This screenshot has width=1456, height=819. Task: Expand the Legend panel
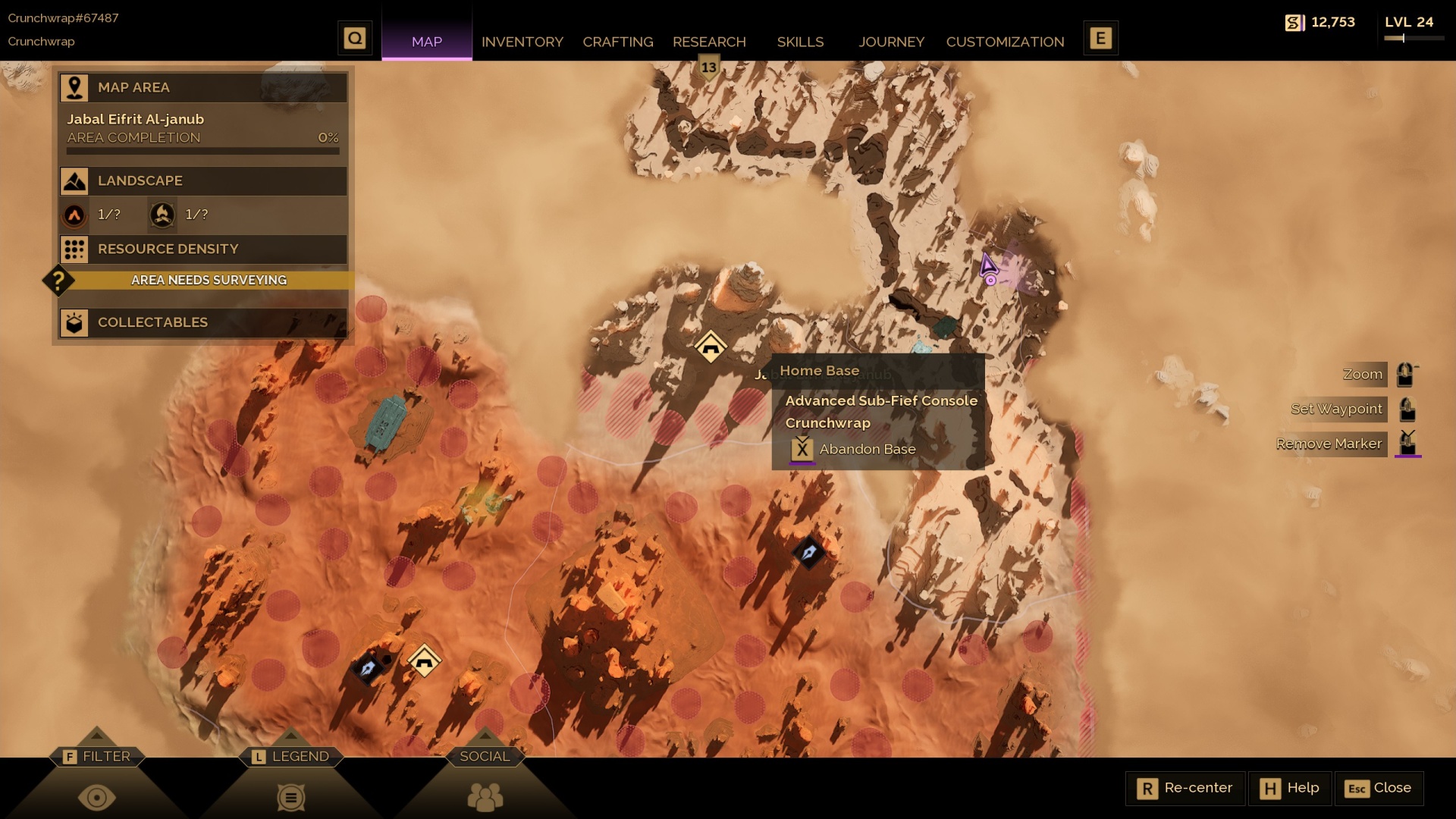(291, 755)
